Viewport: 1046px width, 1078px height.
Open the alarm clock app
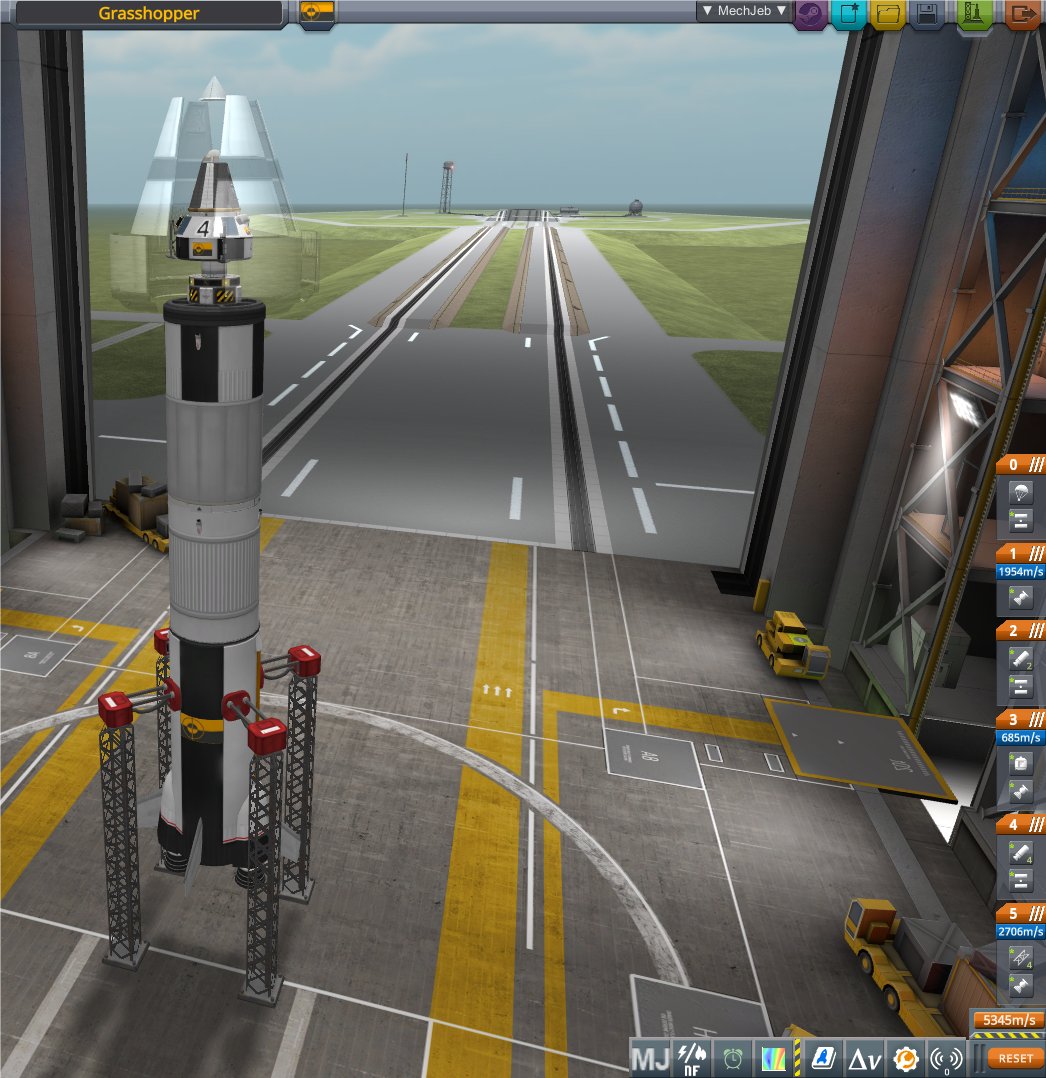click(x=734, y=1057)
